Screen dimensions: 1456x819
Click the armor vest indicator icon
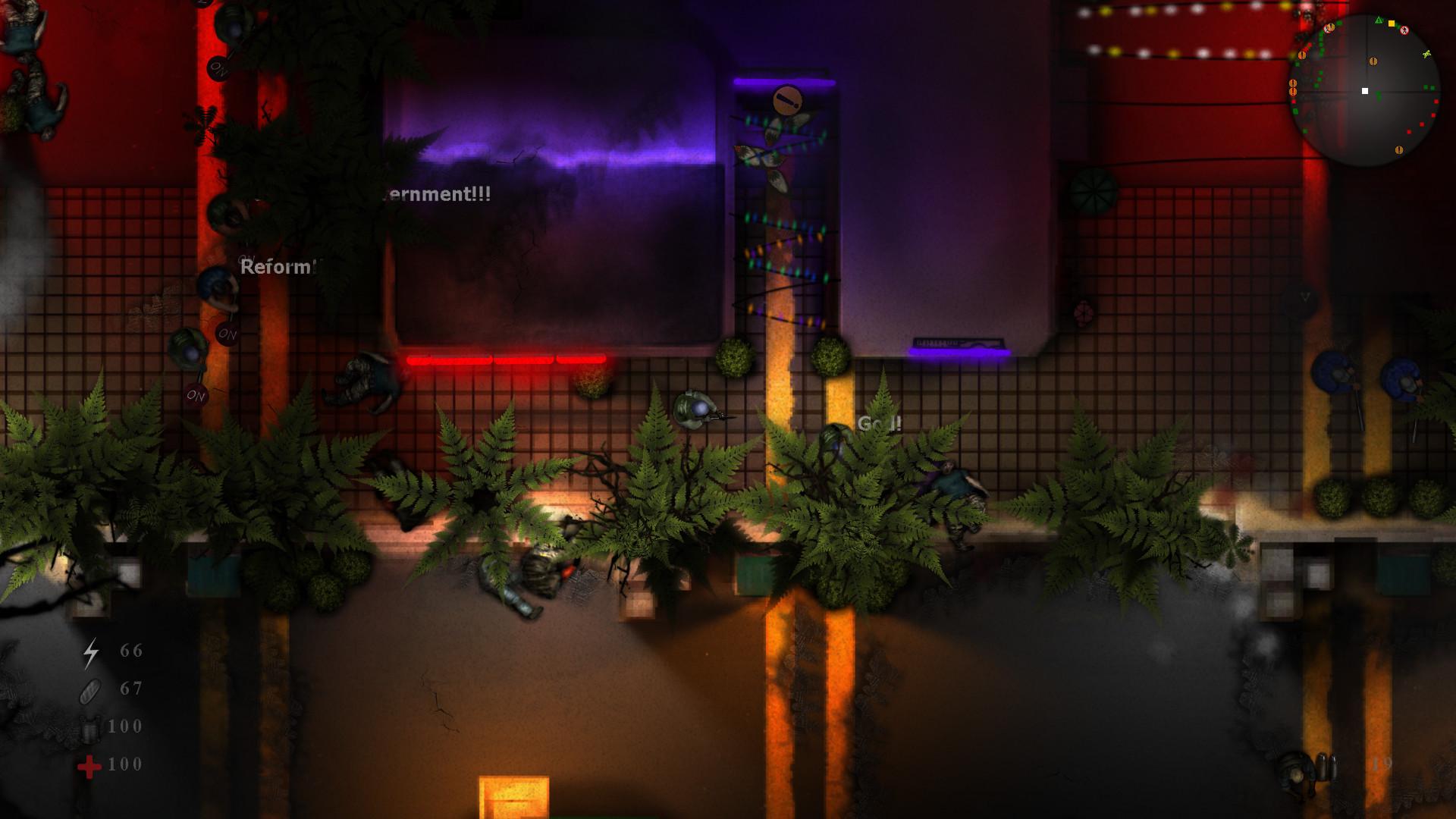pyautogui.click(x=91, y=730)
